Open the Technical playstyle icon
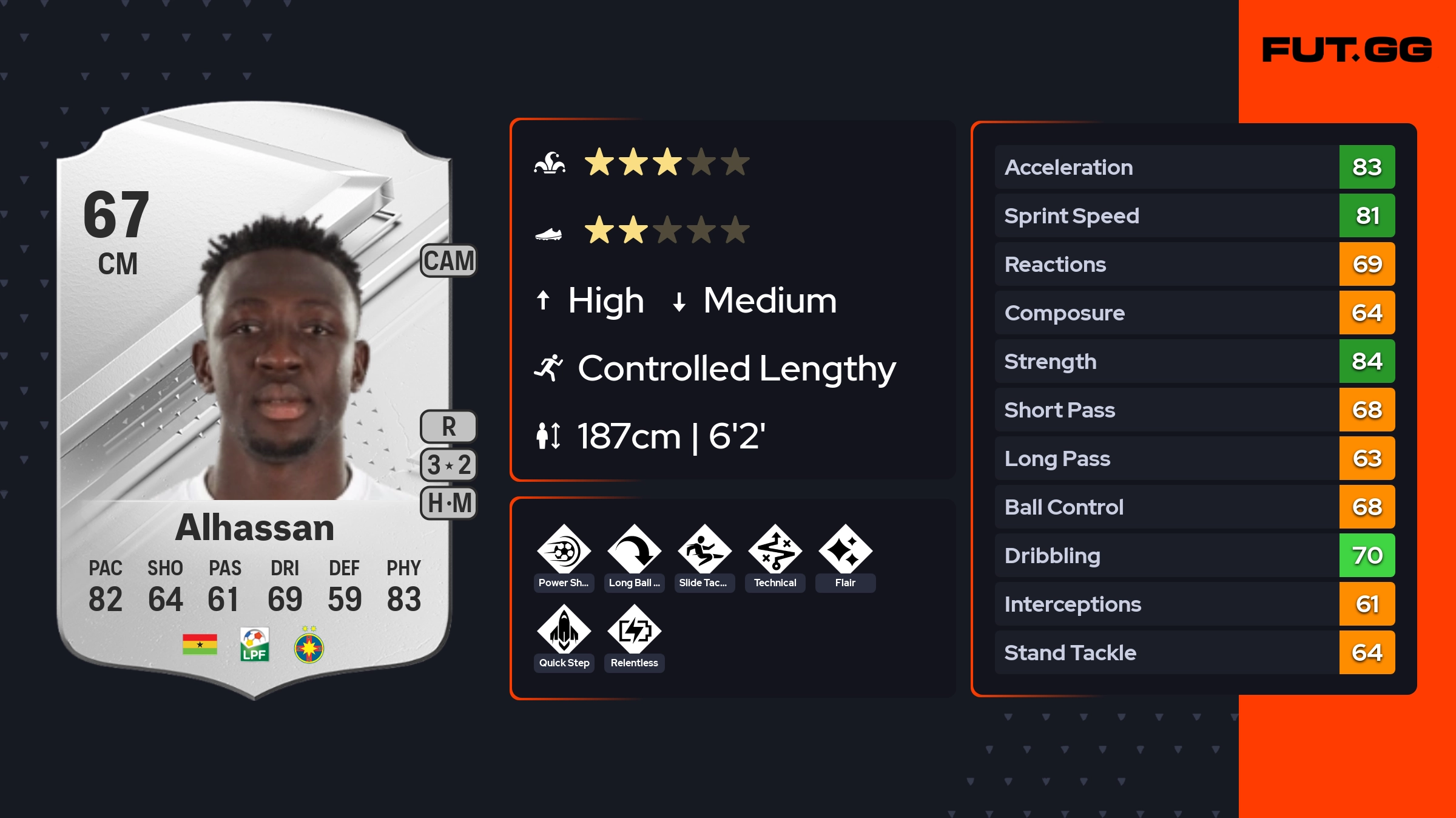1456x818 pixels. pyautogui.click(x=775, y=550)
